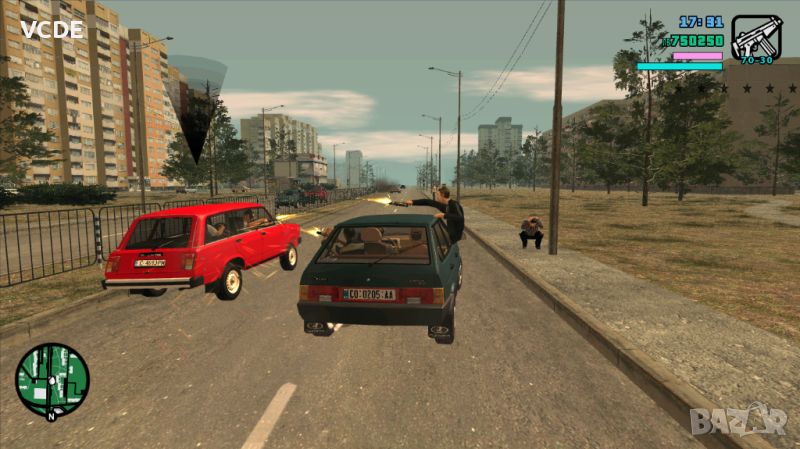Open the circular radar minimap

point(52,380)
